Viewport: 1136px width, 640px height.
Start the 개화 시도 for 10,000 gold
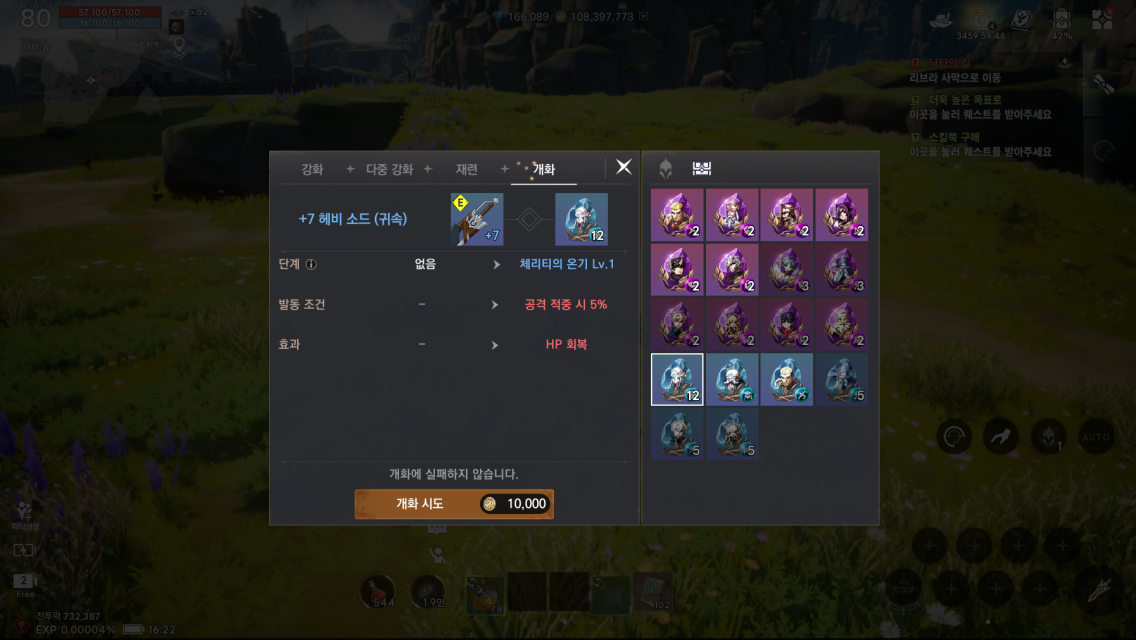coord(454,504)
